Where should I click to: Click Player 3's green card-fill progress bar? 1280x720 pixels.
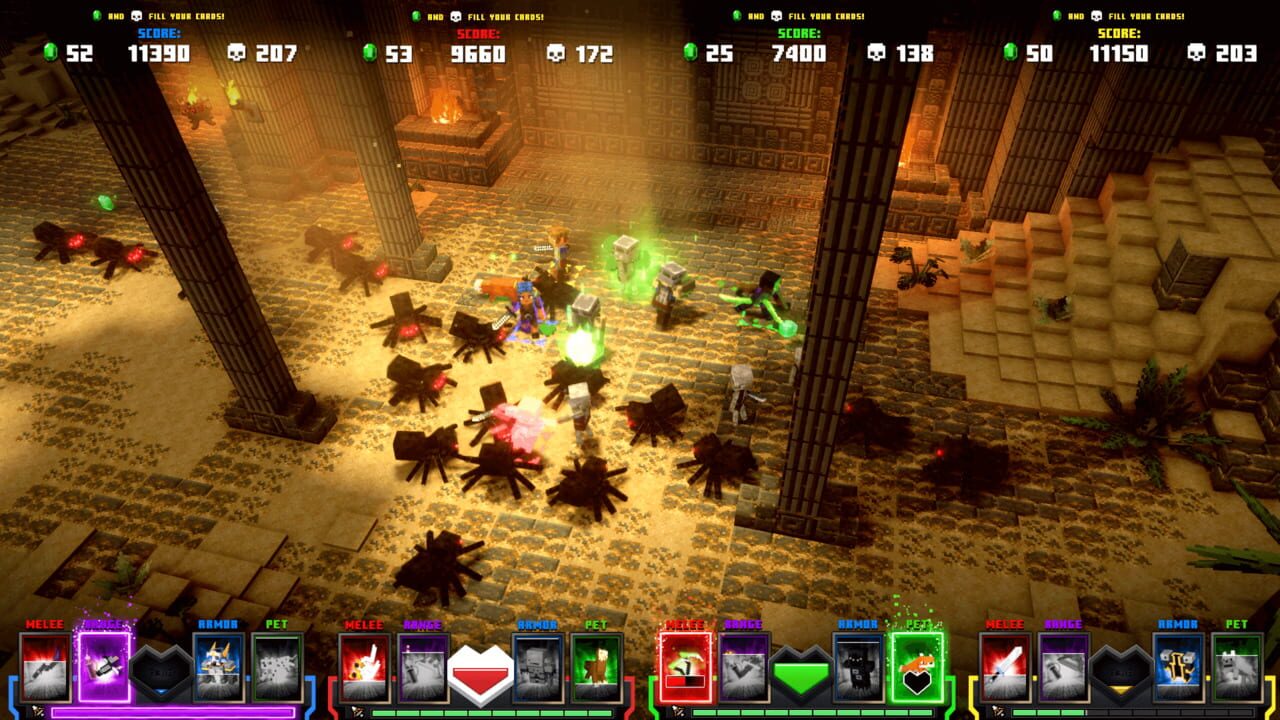click(810, 712)
